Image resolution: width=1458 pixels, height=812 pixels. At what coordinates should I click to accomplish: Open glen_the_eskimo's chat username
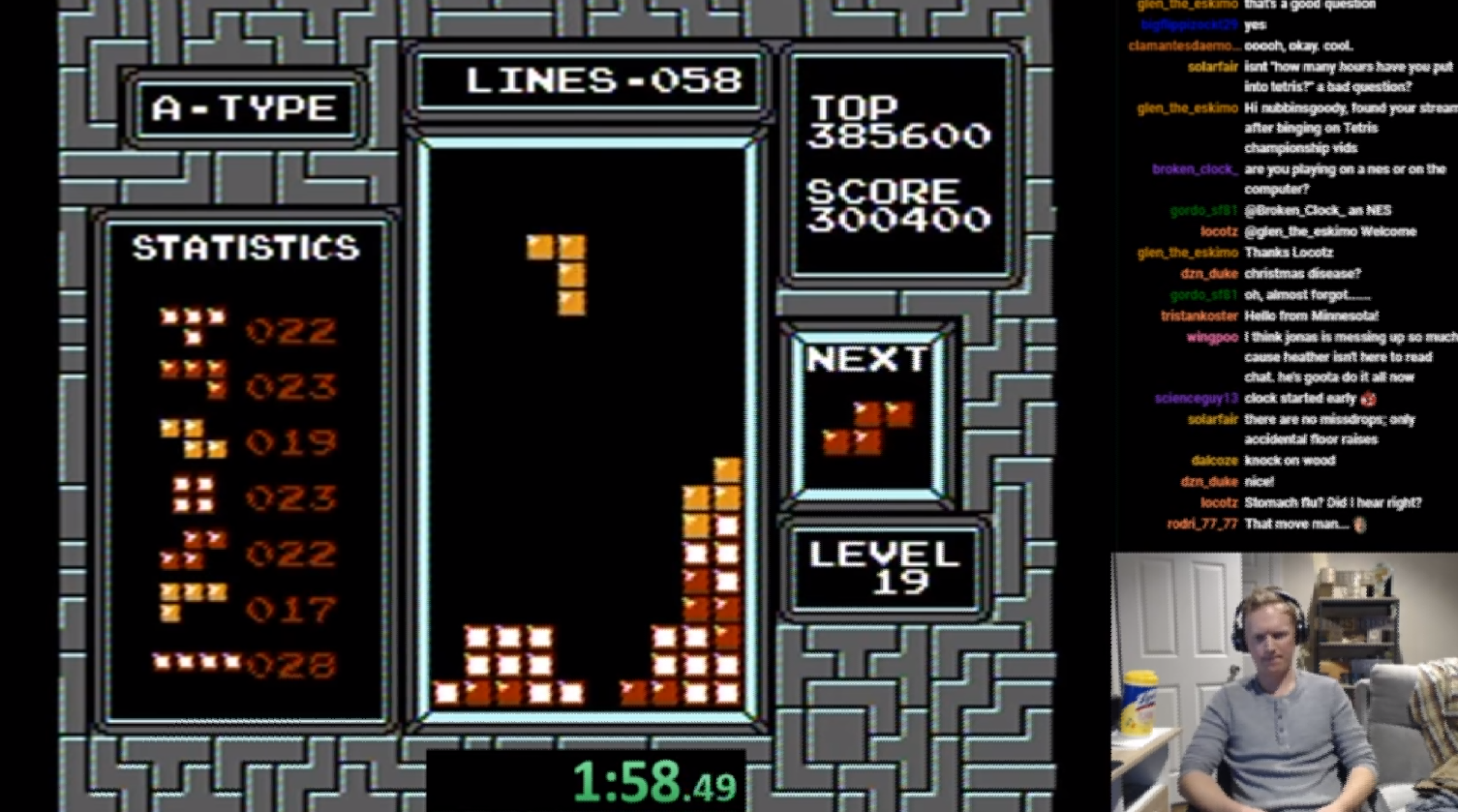click(1186, 107)
